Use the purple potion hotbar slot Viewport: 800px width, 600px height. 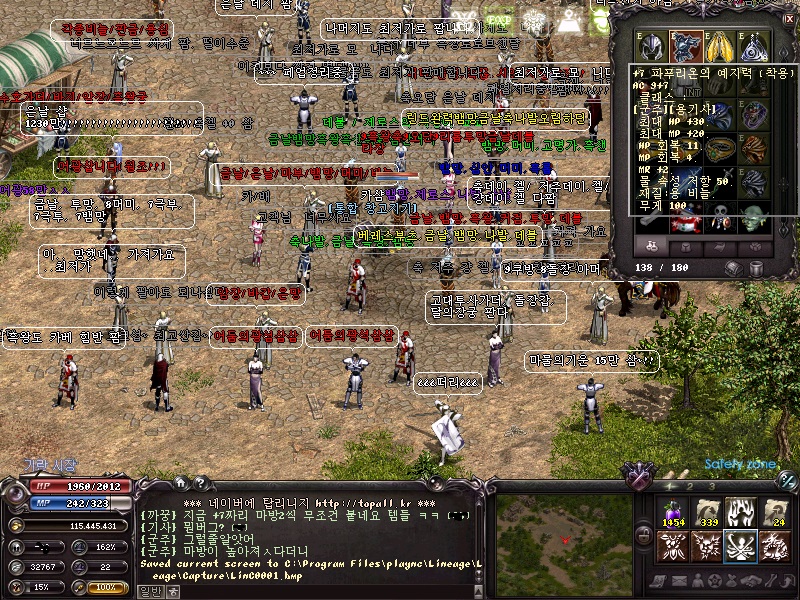coord(671,512)
